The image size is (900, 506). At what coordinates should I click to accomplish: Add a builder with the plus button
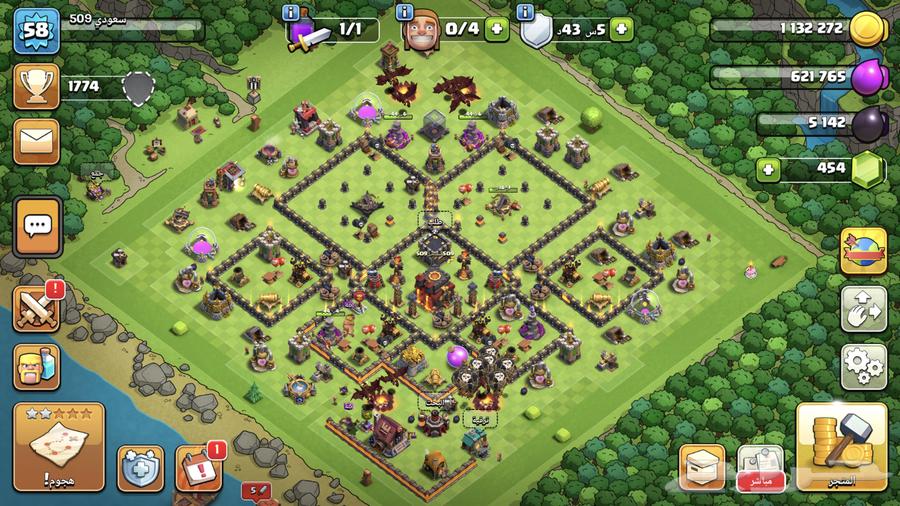(496, 30)
